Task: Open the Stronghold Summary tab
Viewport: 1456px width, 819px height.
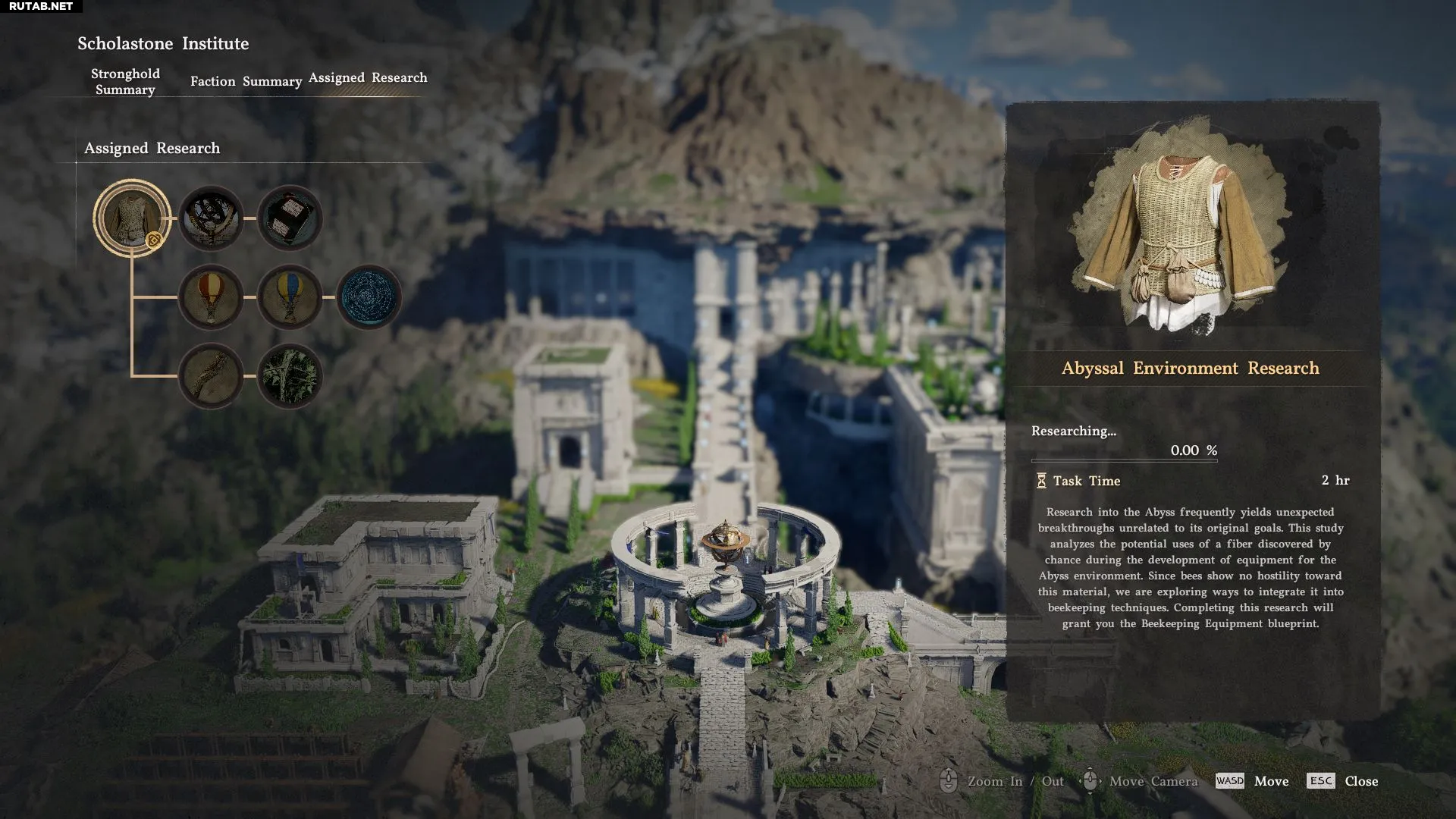Action: coord(125,81)
